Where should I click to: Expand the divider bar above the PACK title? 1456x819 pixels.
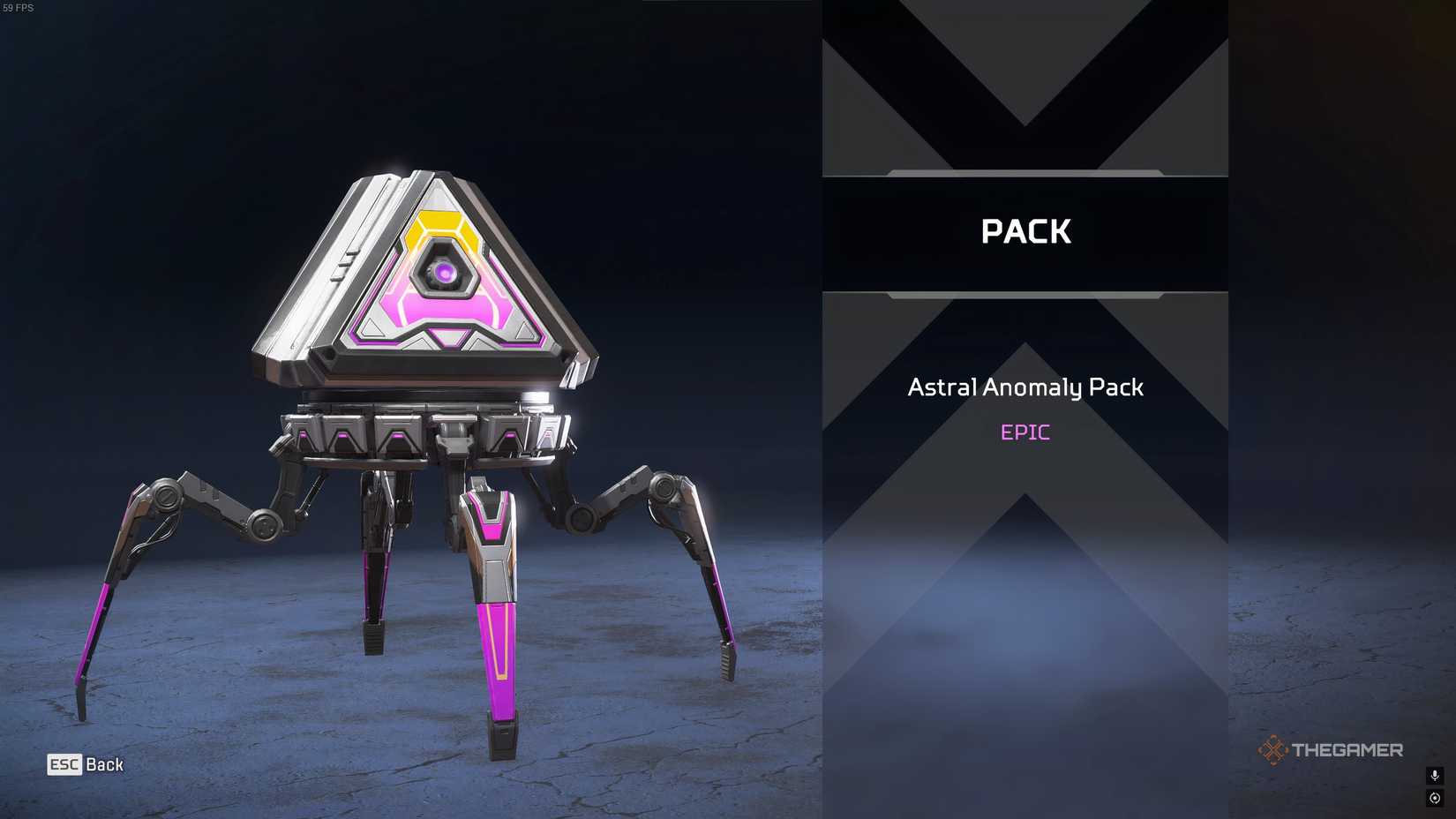pos(1026,173)
